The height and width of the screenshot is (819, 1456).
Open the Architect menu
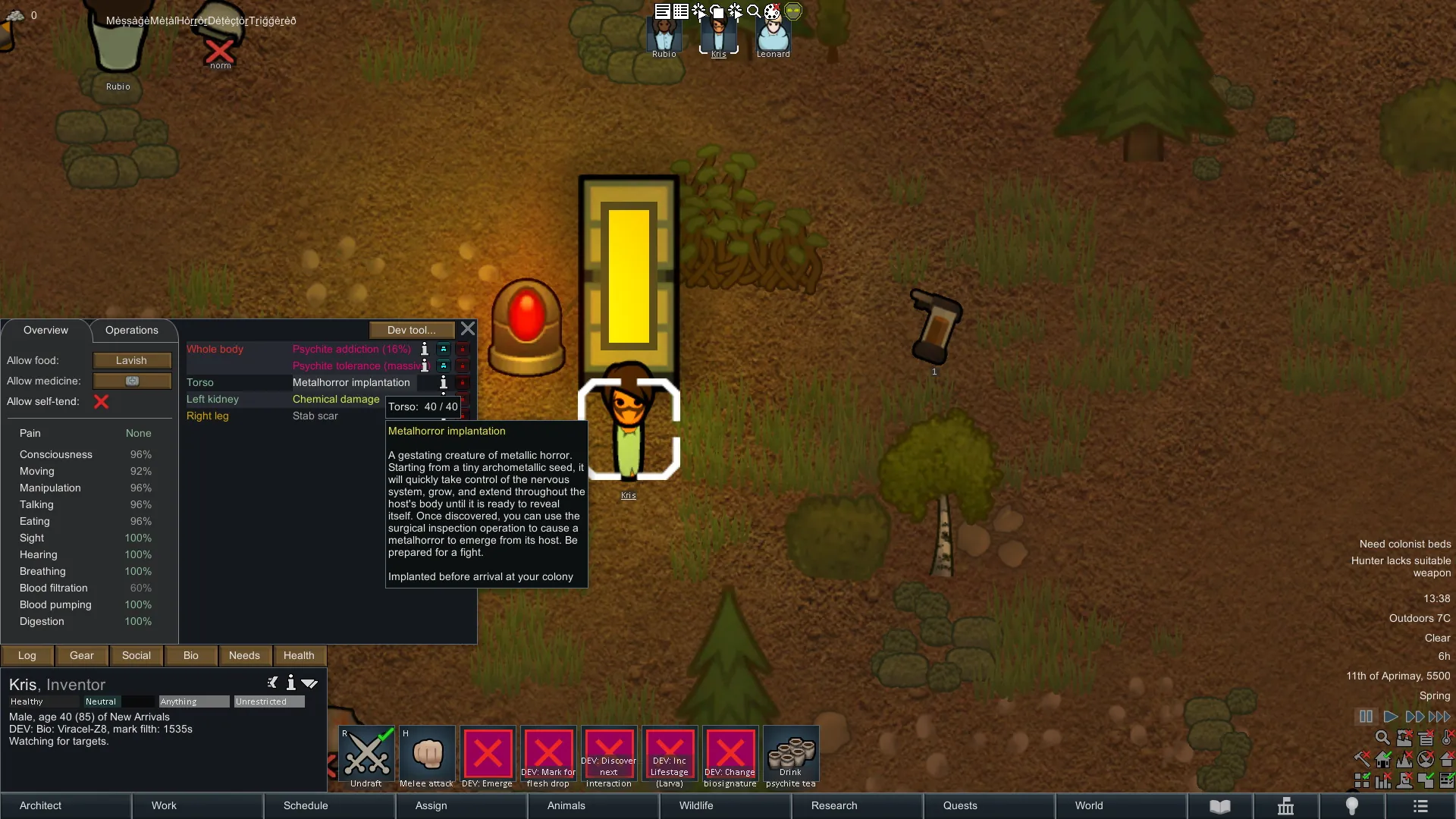click(41, 806)
